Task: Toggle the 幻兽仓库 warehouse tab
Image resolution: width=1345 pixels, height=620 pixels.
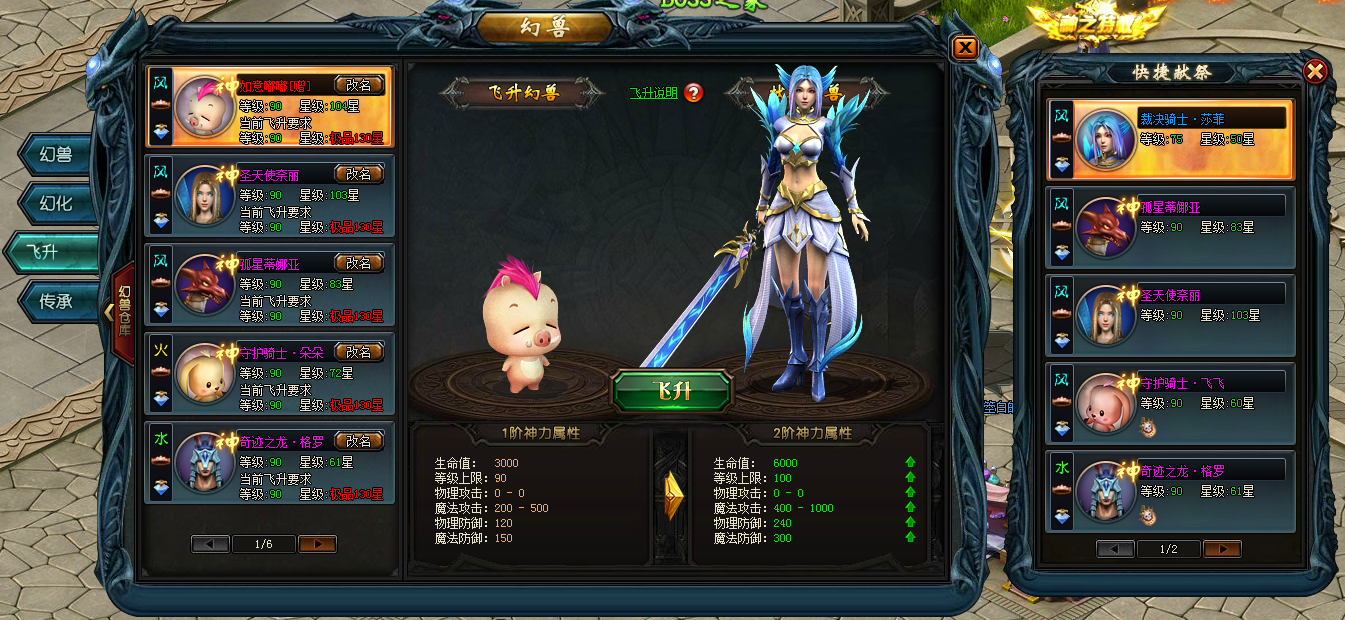Action: [x=123, y=311]
